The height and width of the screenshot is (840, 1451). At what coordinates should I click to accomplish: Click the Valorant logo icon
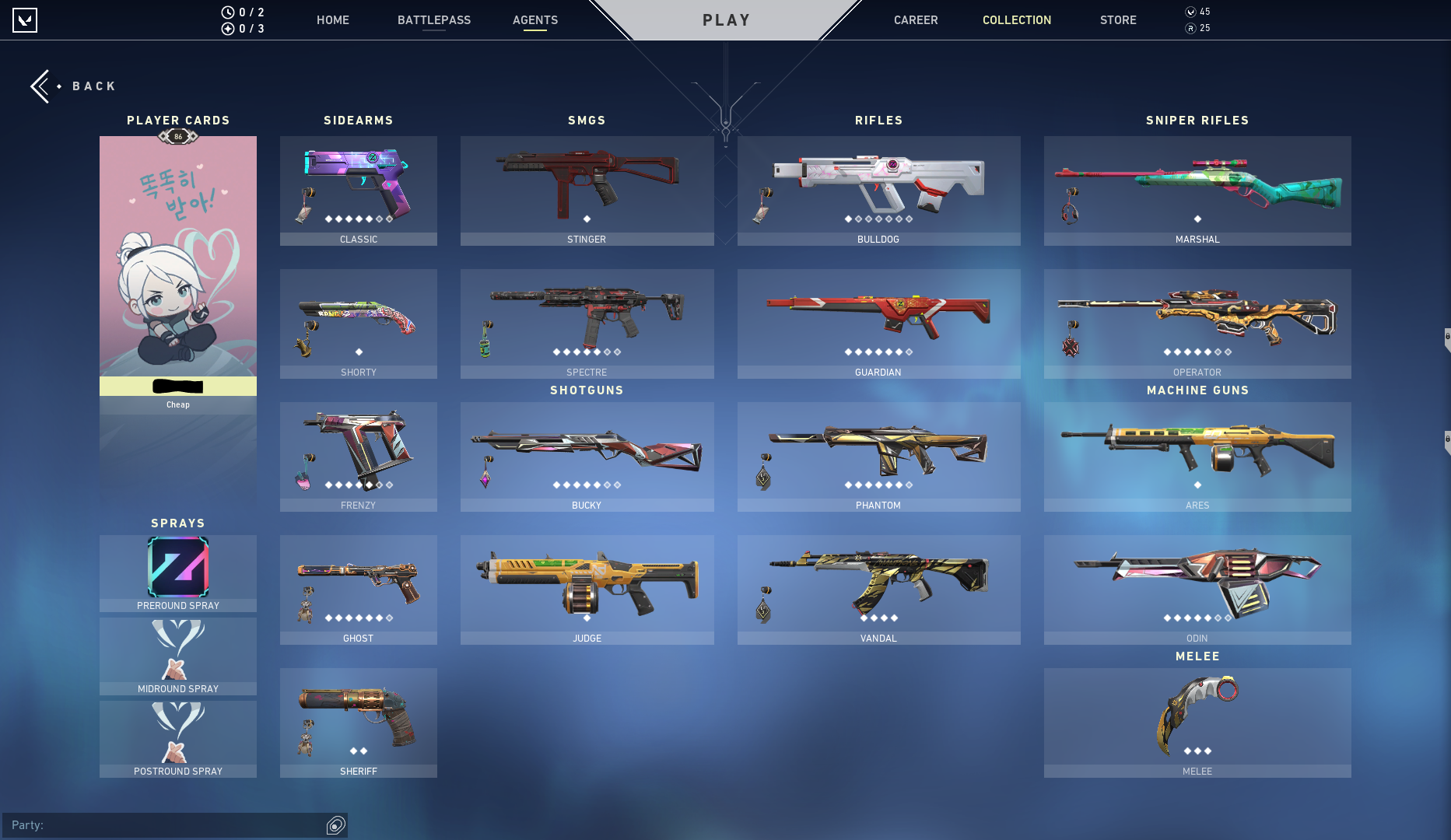point(23,20)
